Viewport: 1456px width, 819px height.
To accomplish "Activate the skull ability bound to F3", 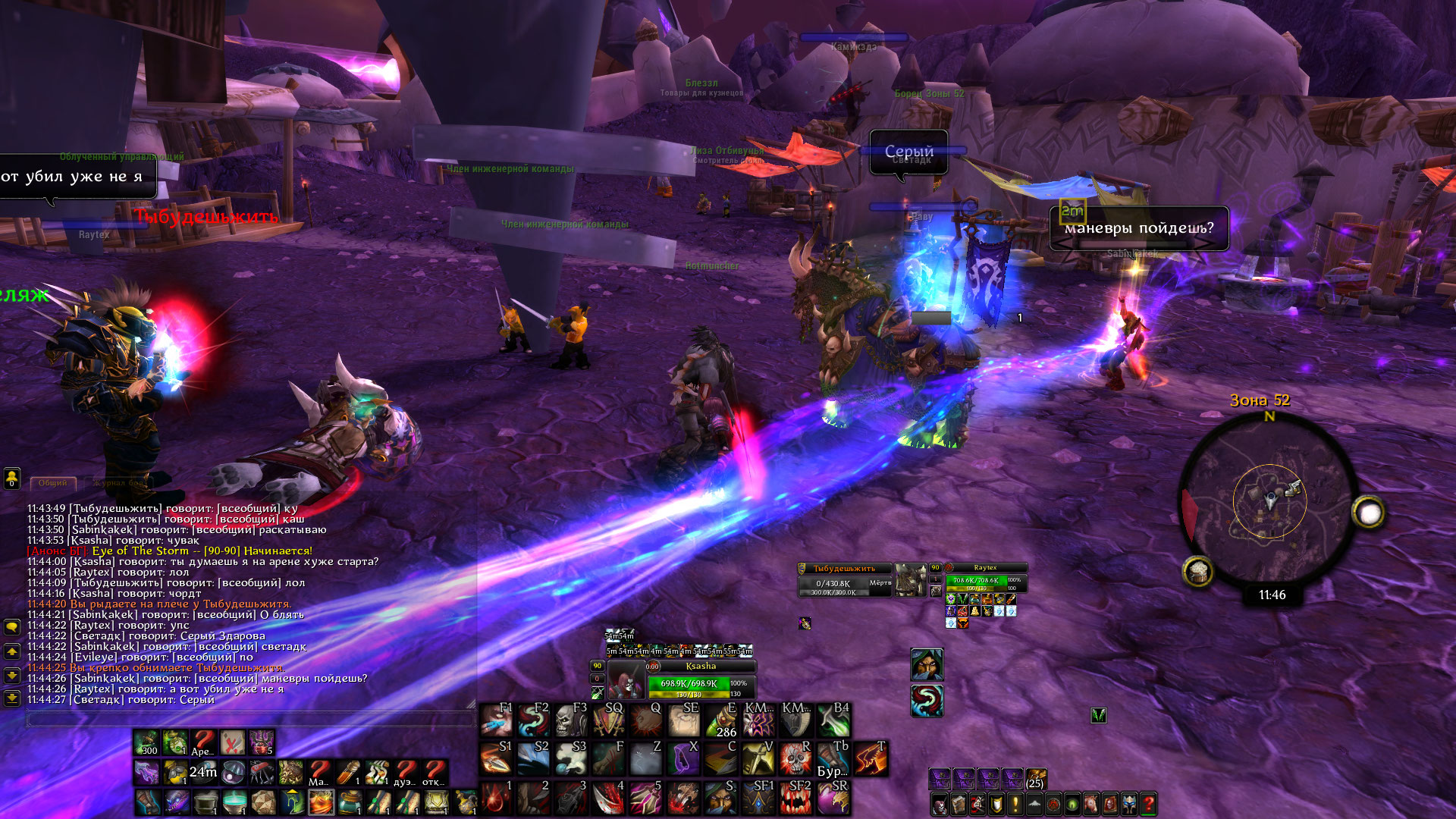I will (x=570, y=720).
